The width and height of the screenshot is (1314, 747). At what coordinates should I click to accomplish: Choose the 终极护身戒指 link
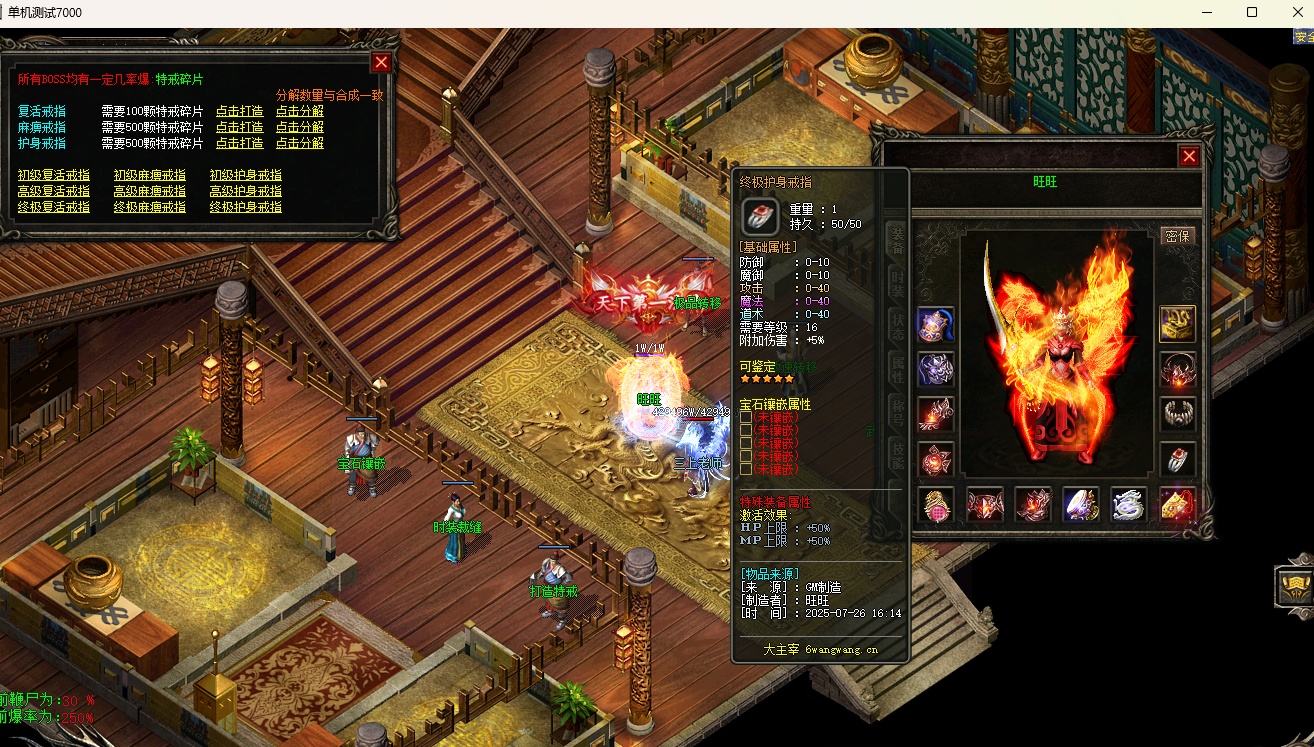[x=246, y=207]
